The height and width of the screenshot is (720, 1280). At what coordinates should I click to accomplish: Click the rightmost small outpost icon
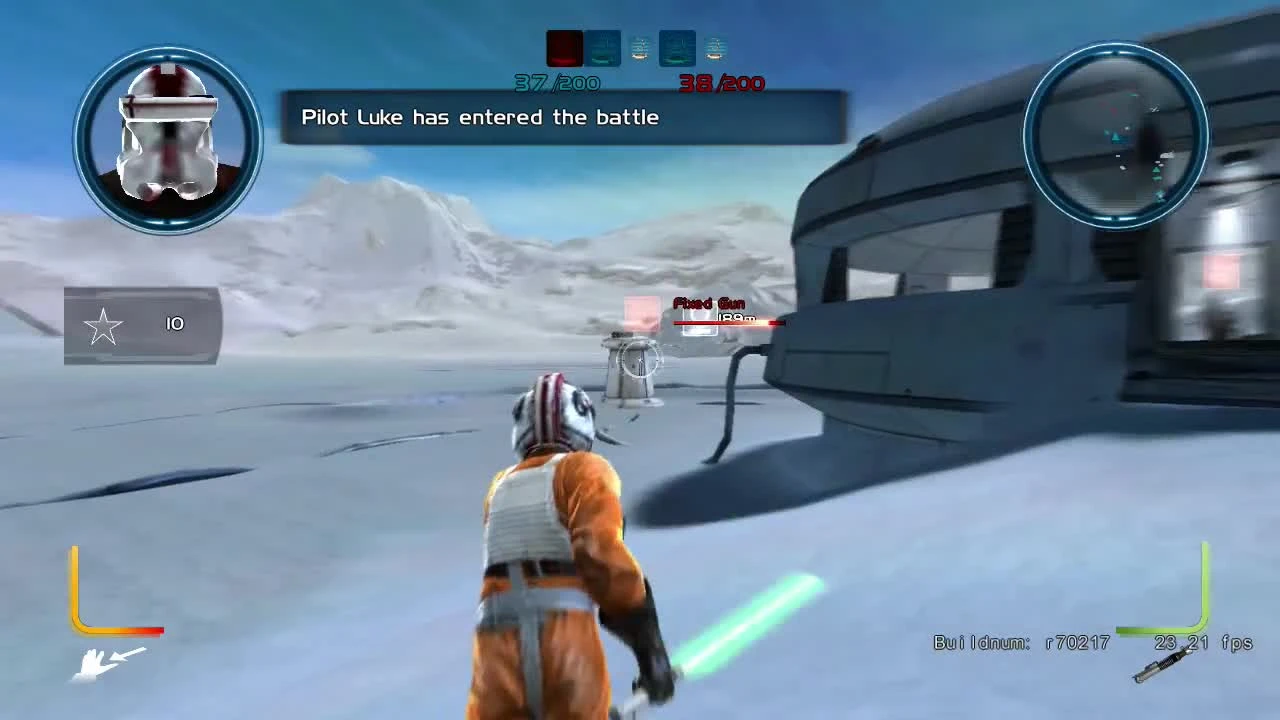click(714, 47)
